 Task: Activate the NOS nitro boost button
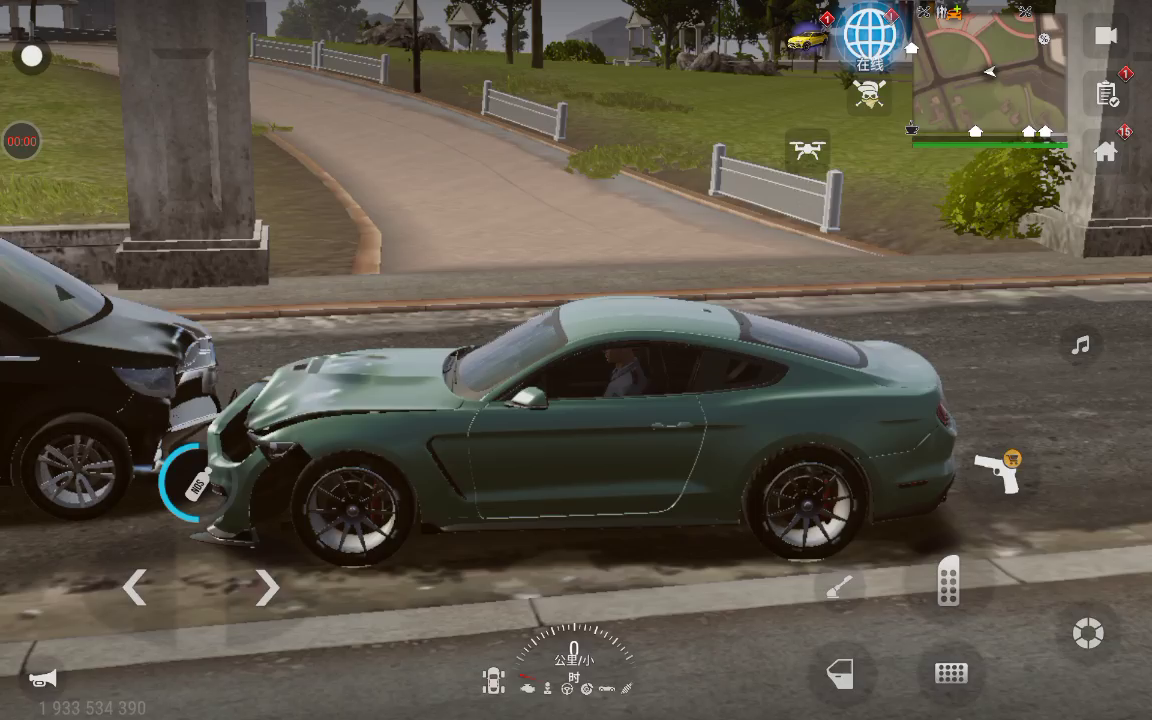coord(192,483)
